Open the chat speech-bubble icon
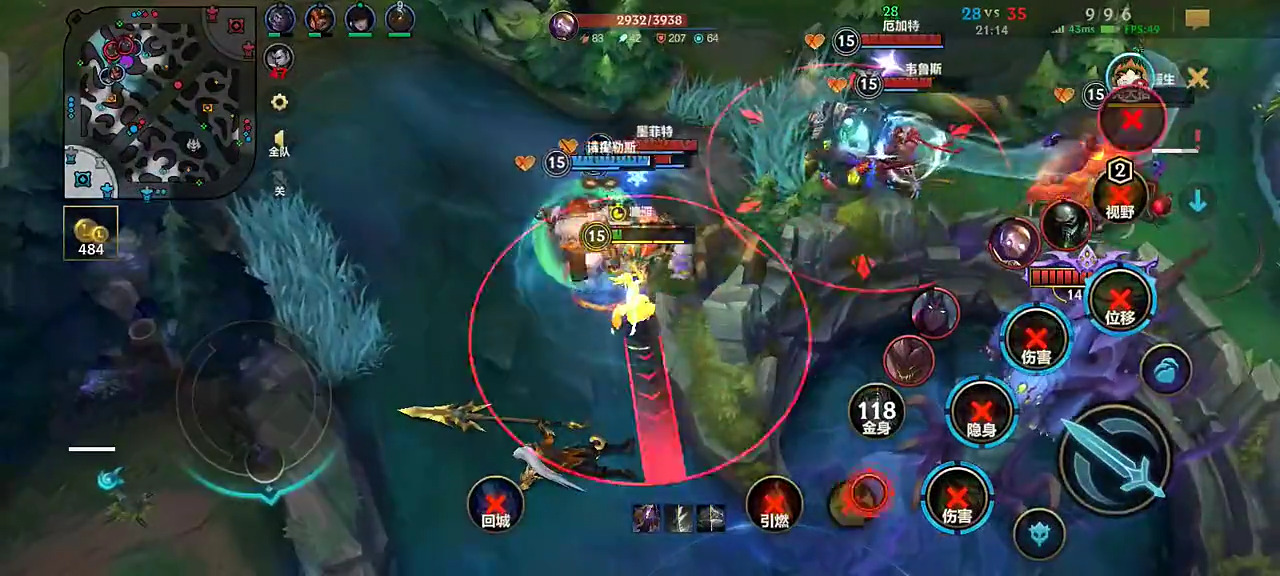The image size is (1280, 576). coord(1197,19)
